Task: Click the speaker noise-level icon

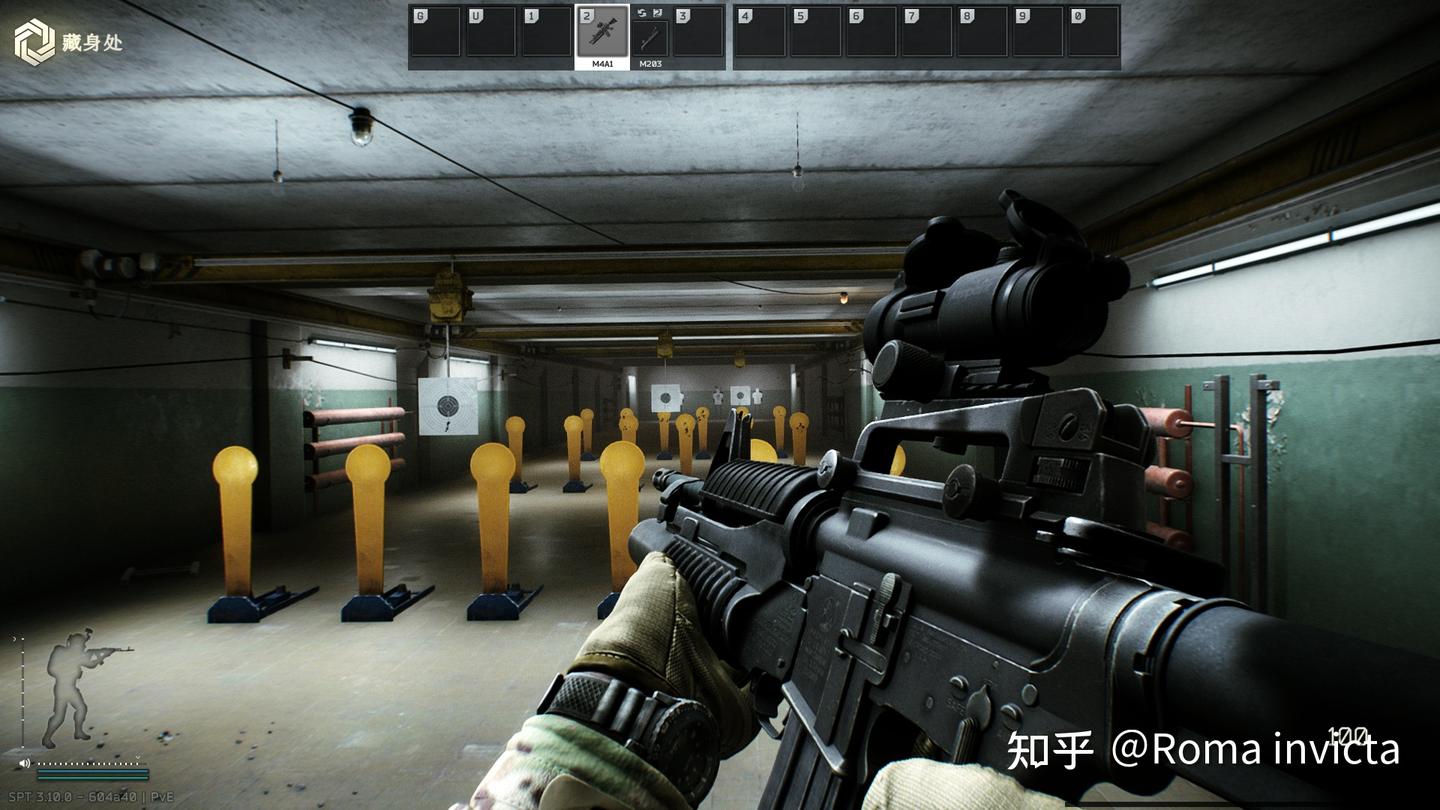Action: (24, 763)
